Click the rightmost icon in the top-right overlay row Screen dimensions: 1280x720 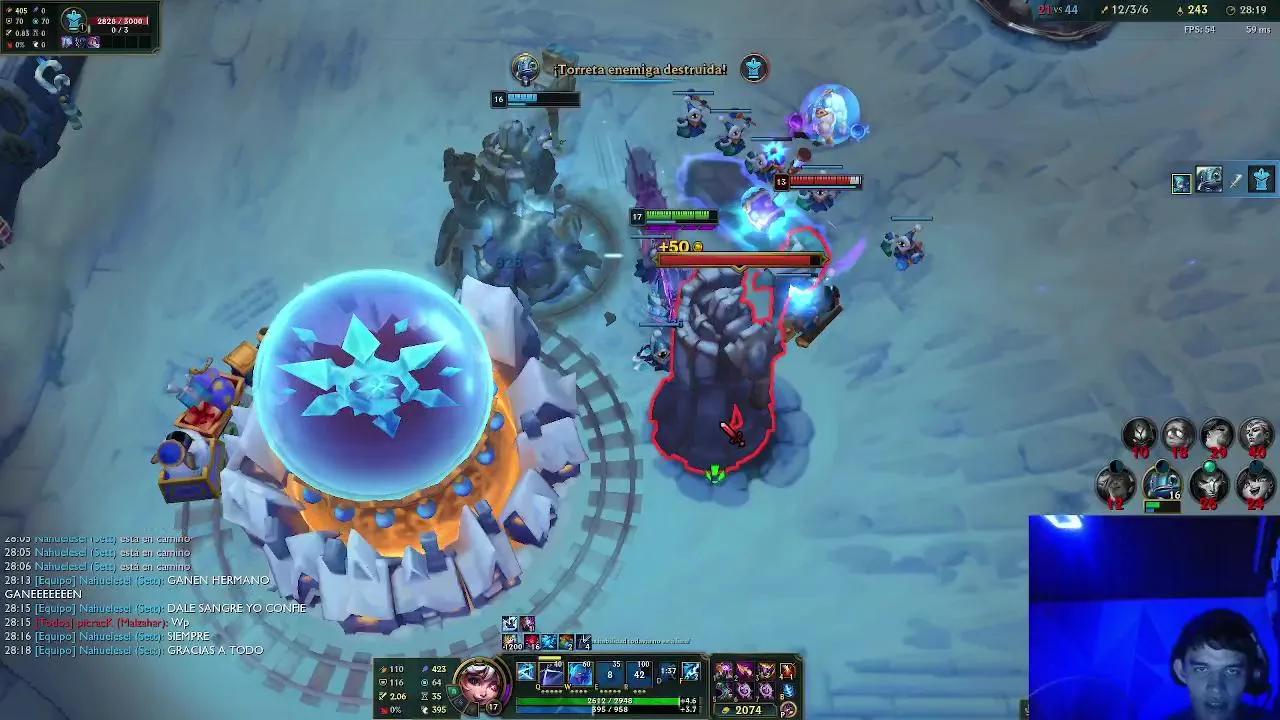pyautogui.click(x=1262, y=180)
